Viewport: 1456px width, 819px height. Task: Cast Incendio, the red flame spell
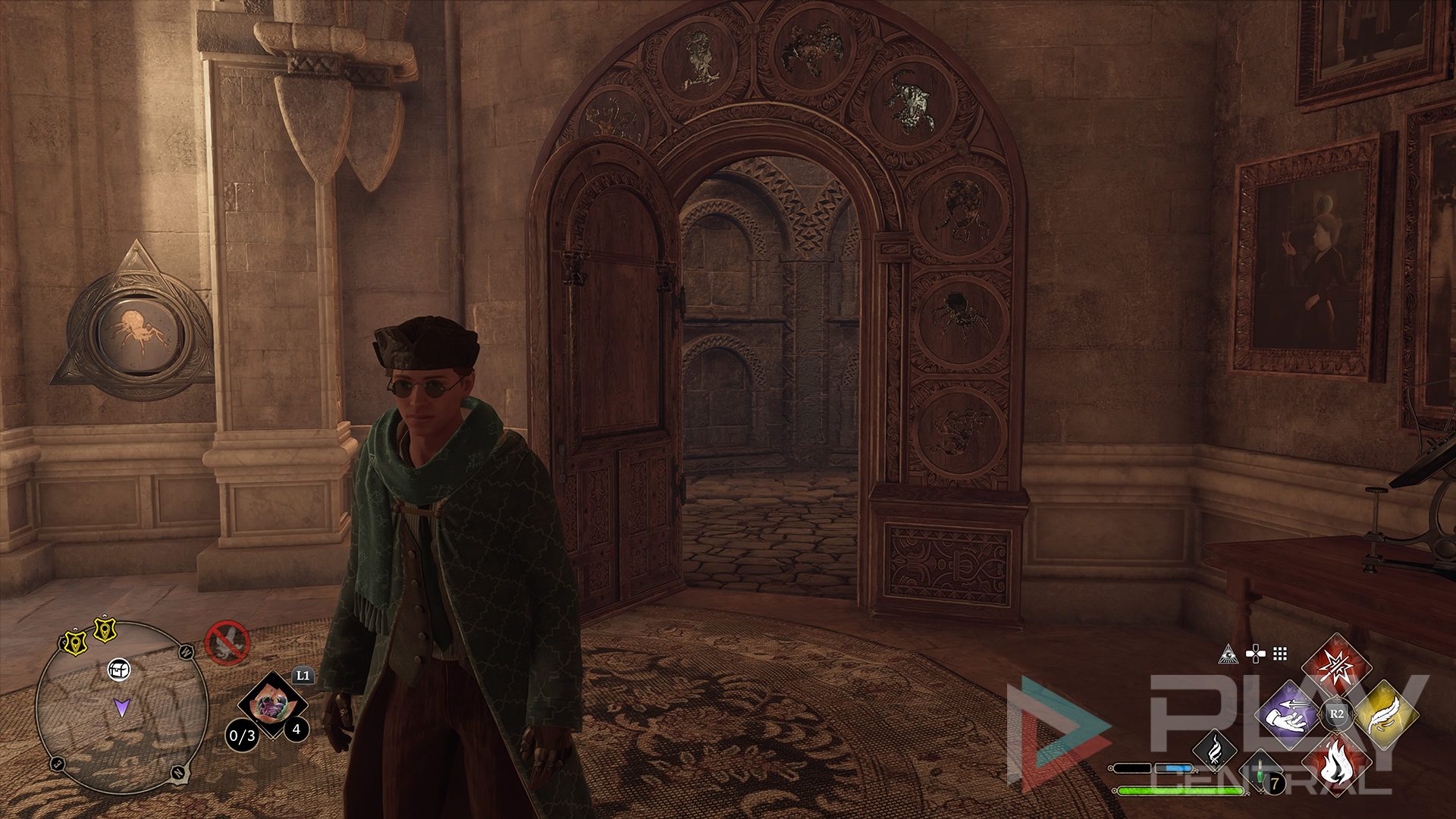(1336, 763)
